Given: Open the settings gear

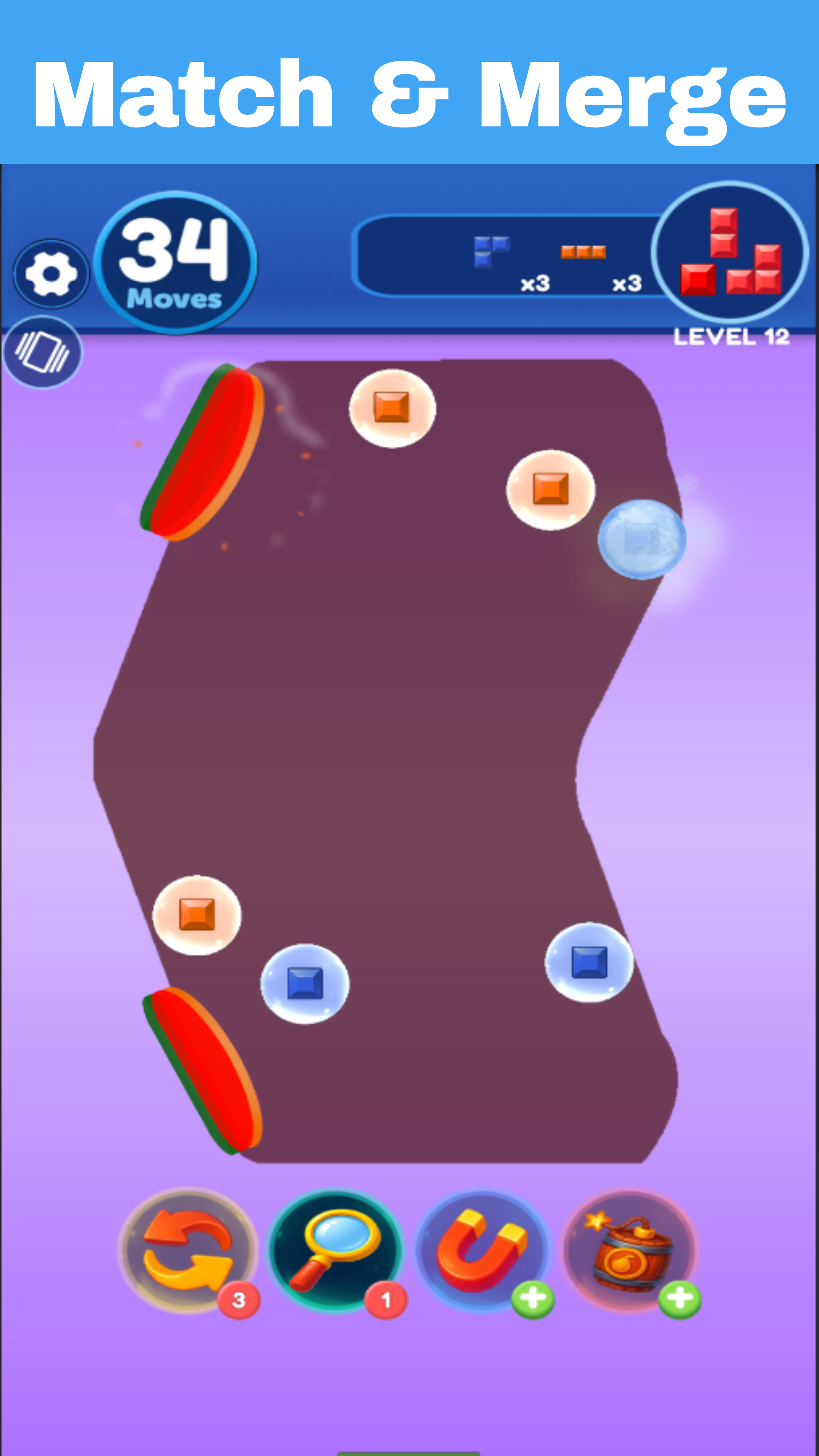Looking at the screenshot, I should (x=51, y=274).
